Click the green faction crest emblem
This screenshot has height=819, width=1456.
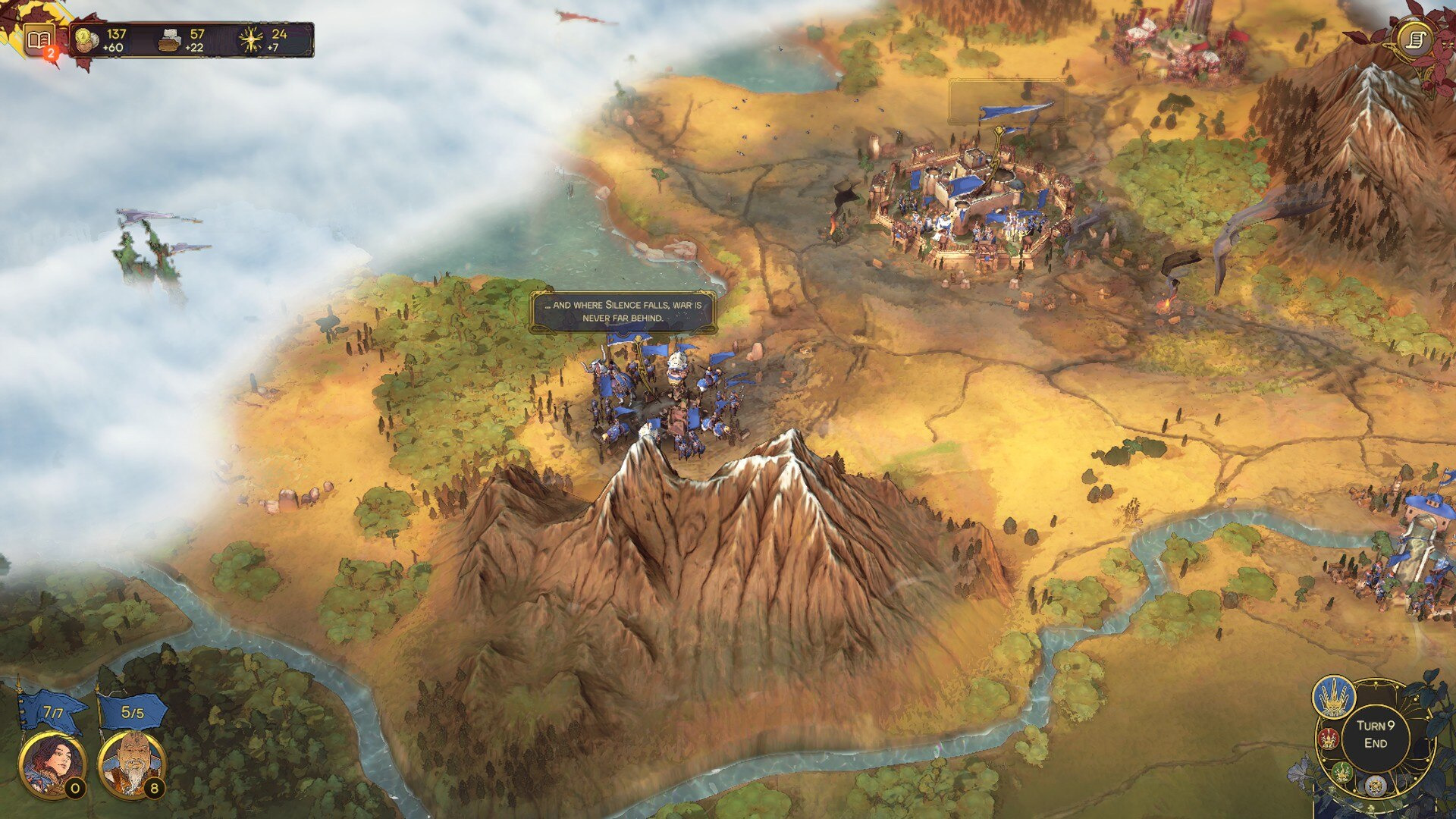(x=1341, y=773)
